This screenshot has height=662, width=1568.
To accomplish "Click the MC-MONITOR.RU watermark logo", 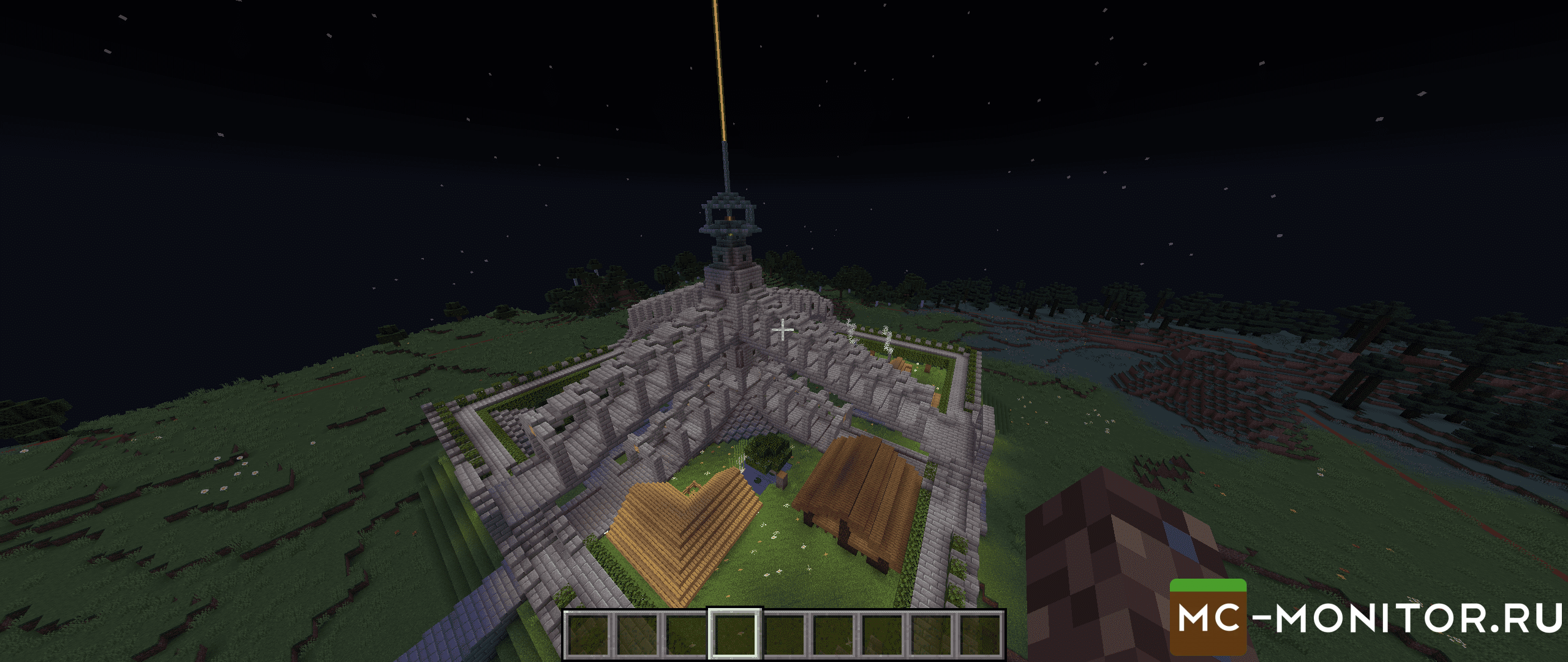I will 1367,617.
